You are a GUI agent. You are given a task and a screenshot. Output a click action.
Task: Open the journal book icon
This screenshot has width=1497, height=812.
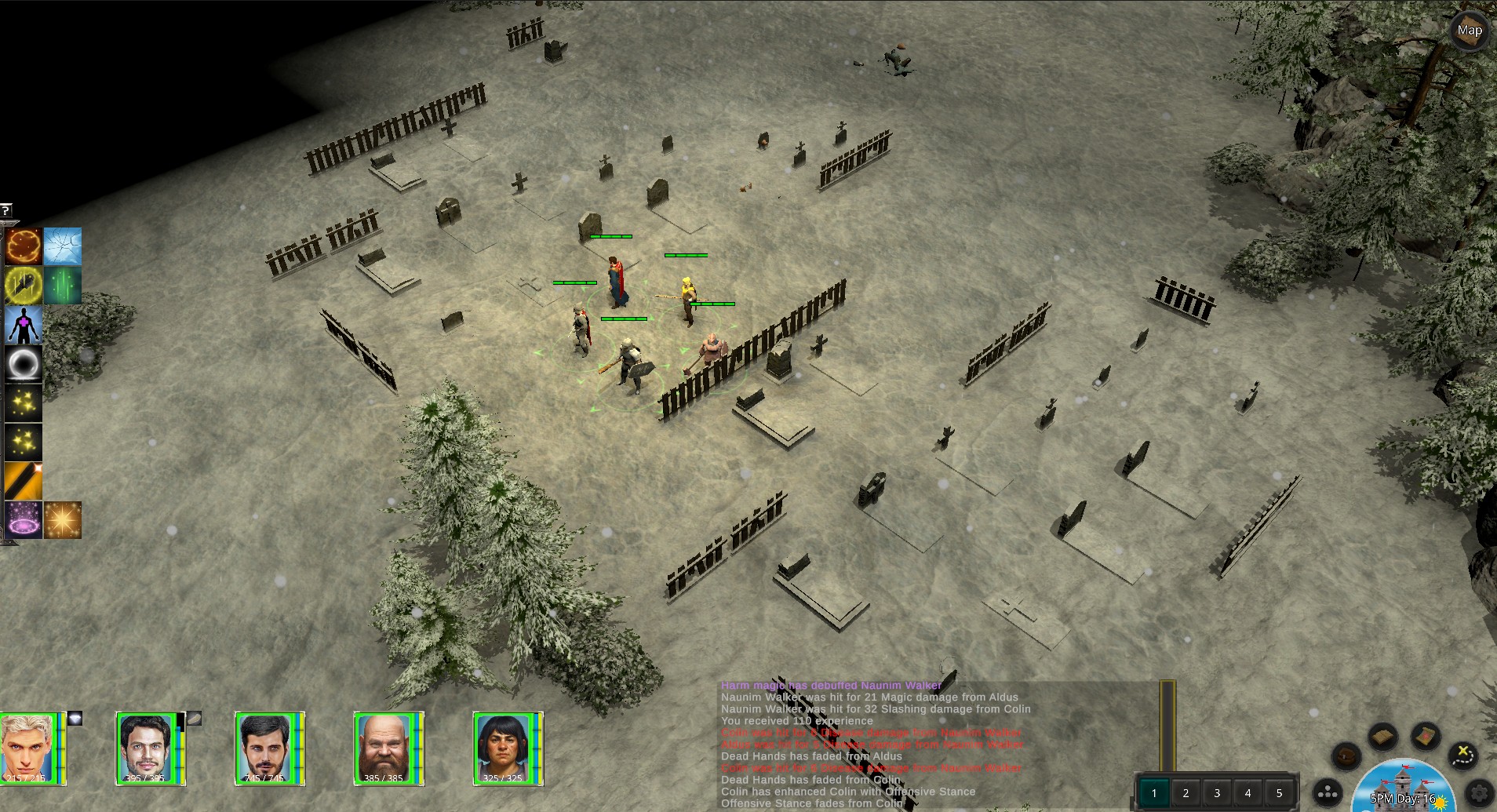1383,737
